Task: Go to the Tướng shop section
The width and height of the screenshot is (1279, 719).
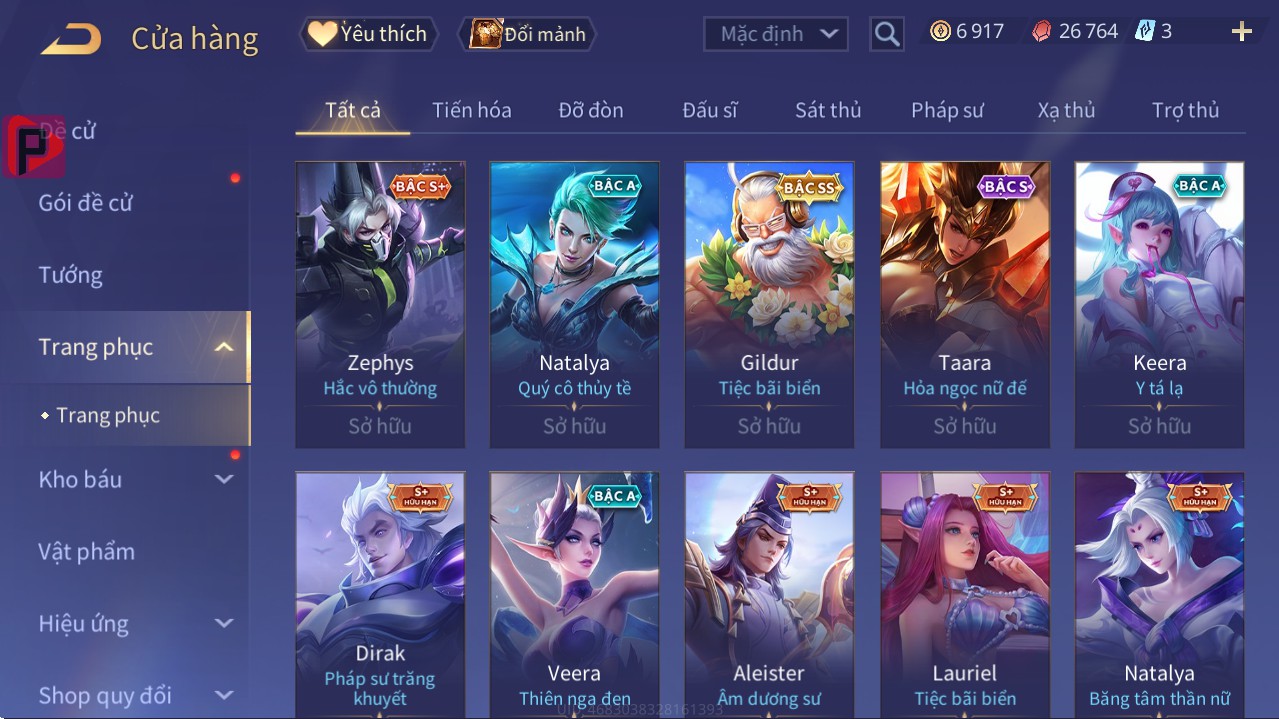Action: tap(71, 275)
